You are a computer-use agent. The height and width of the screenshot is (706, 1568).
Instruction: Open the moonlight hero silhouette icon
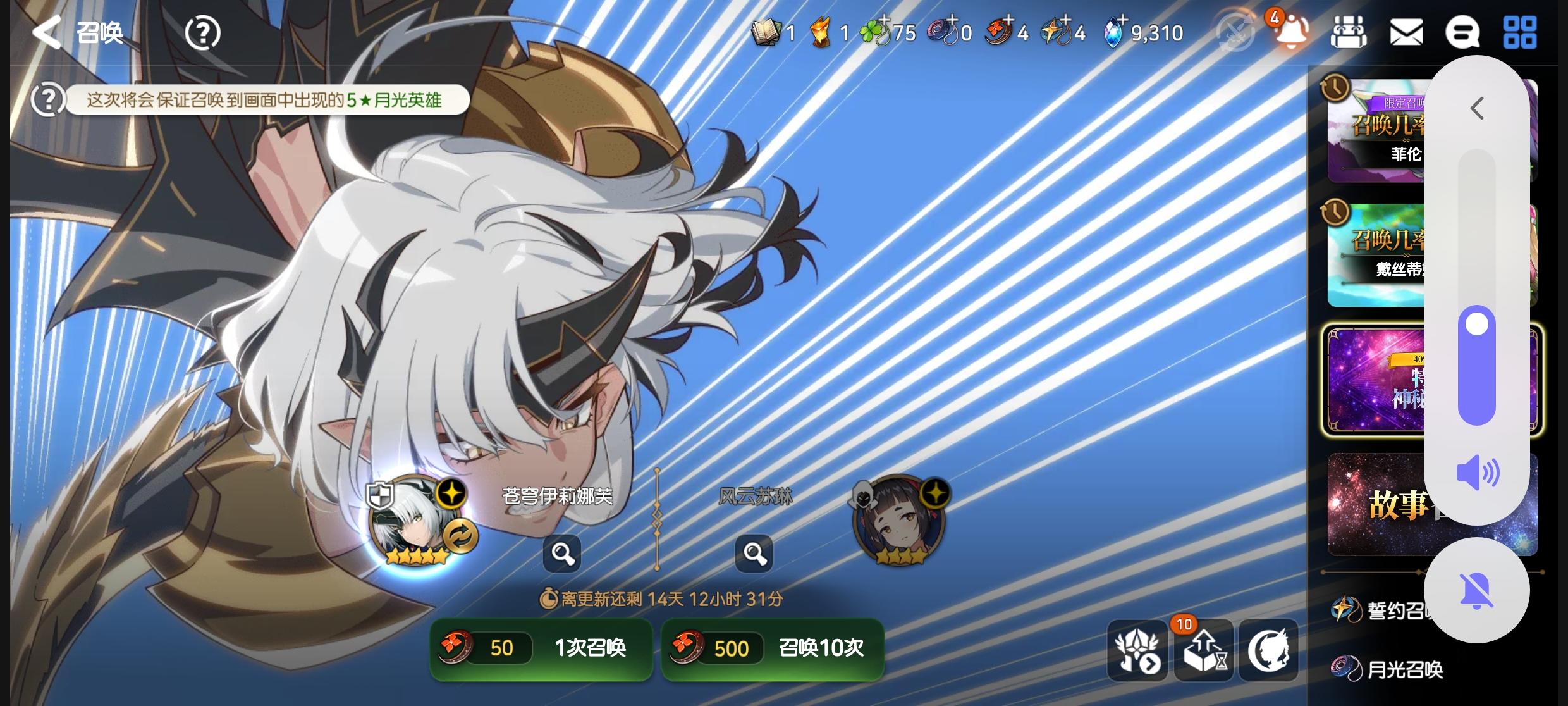(1268, 650)
